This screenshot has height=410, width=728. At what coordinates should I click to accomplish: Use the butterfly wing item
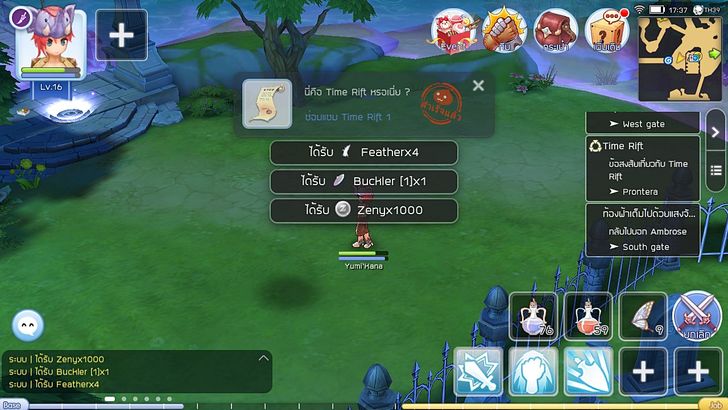tap(642, 317)
